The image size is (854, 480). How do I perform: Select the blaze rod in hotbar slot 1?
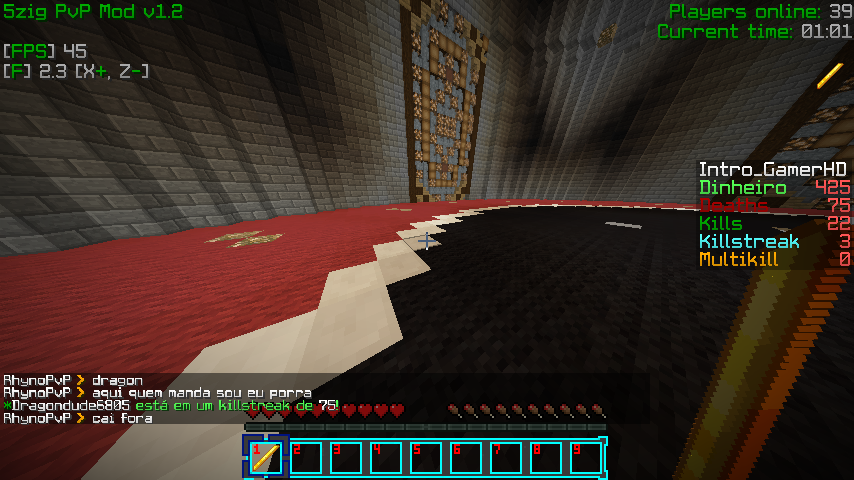tap(266, 458)
